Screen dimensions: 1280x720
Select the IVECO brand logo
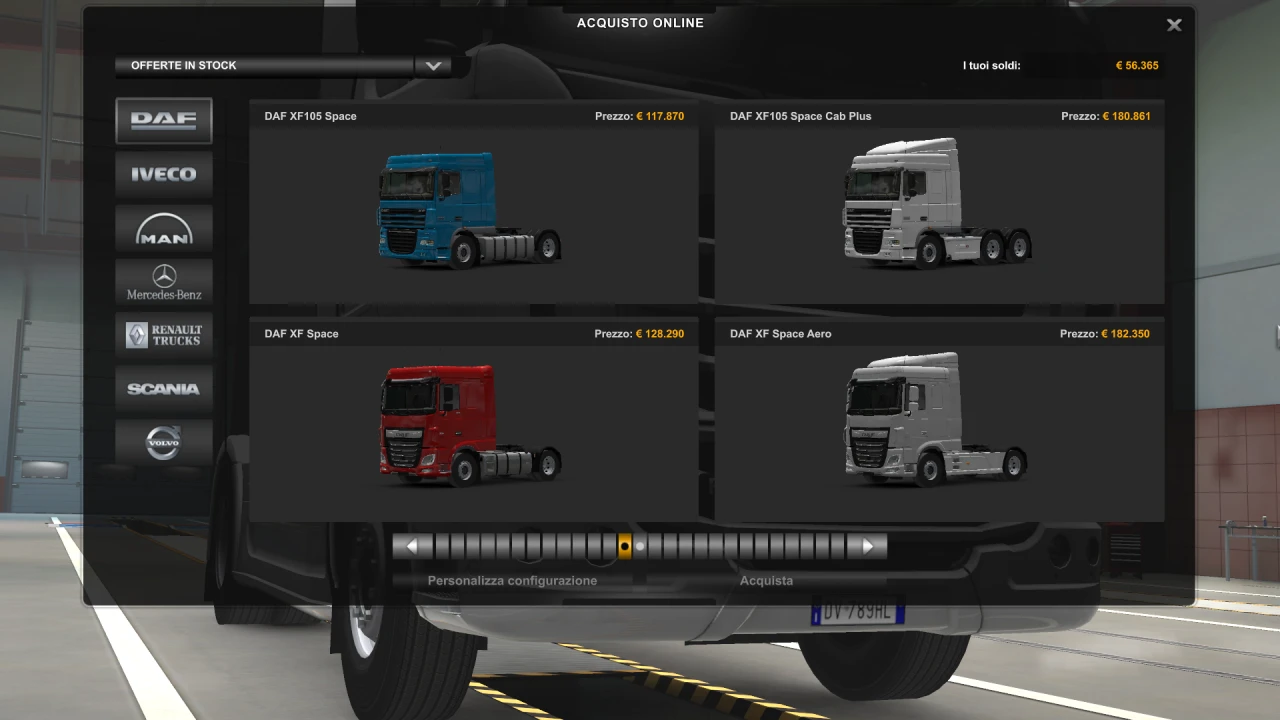click(163, 174)
